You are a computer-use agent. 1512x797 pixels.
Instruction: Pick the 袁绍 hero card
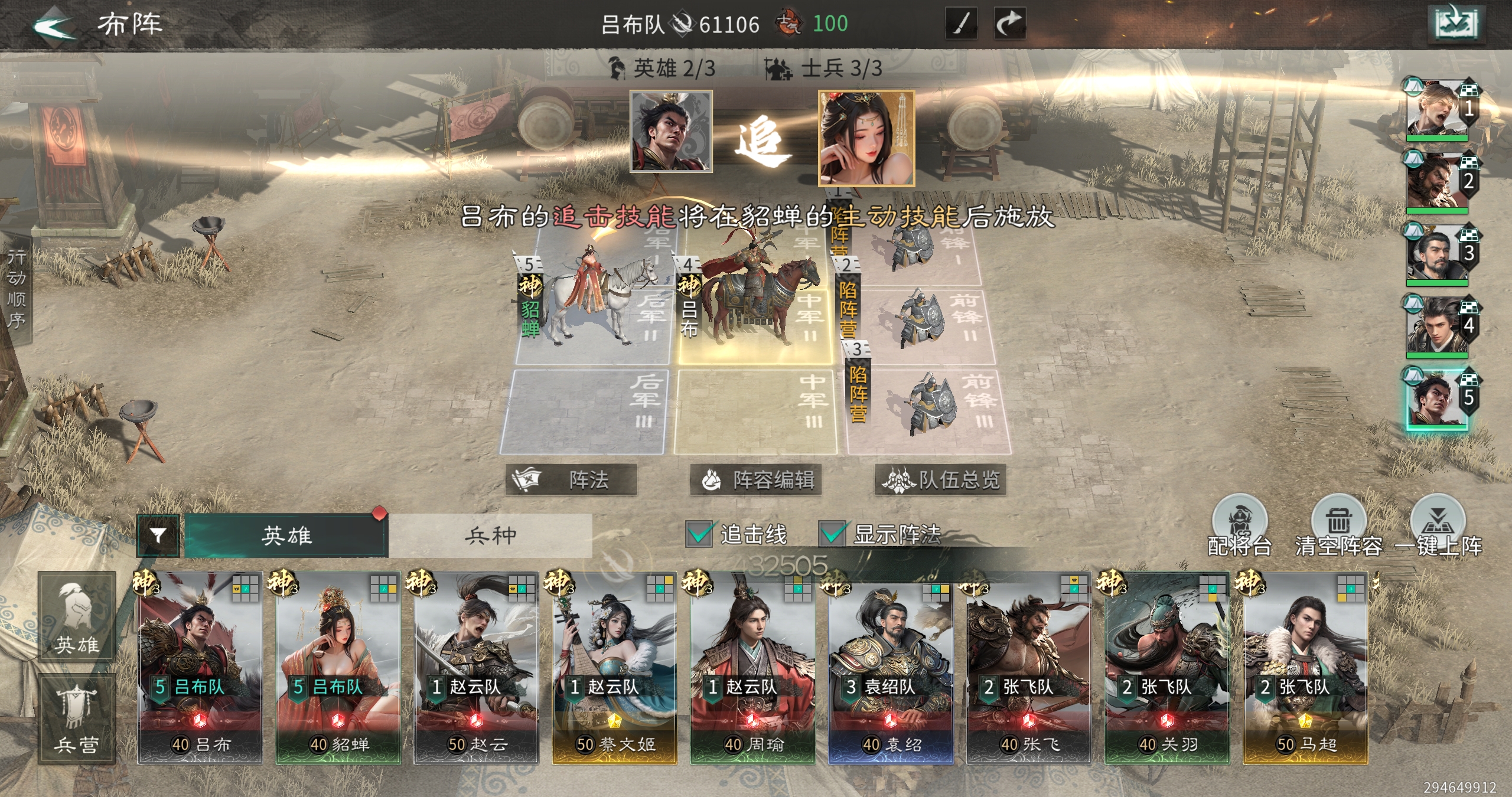pos(891,667)
